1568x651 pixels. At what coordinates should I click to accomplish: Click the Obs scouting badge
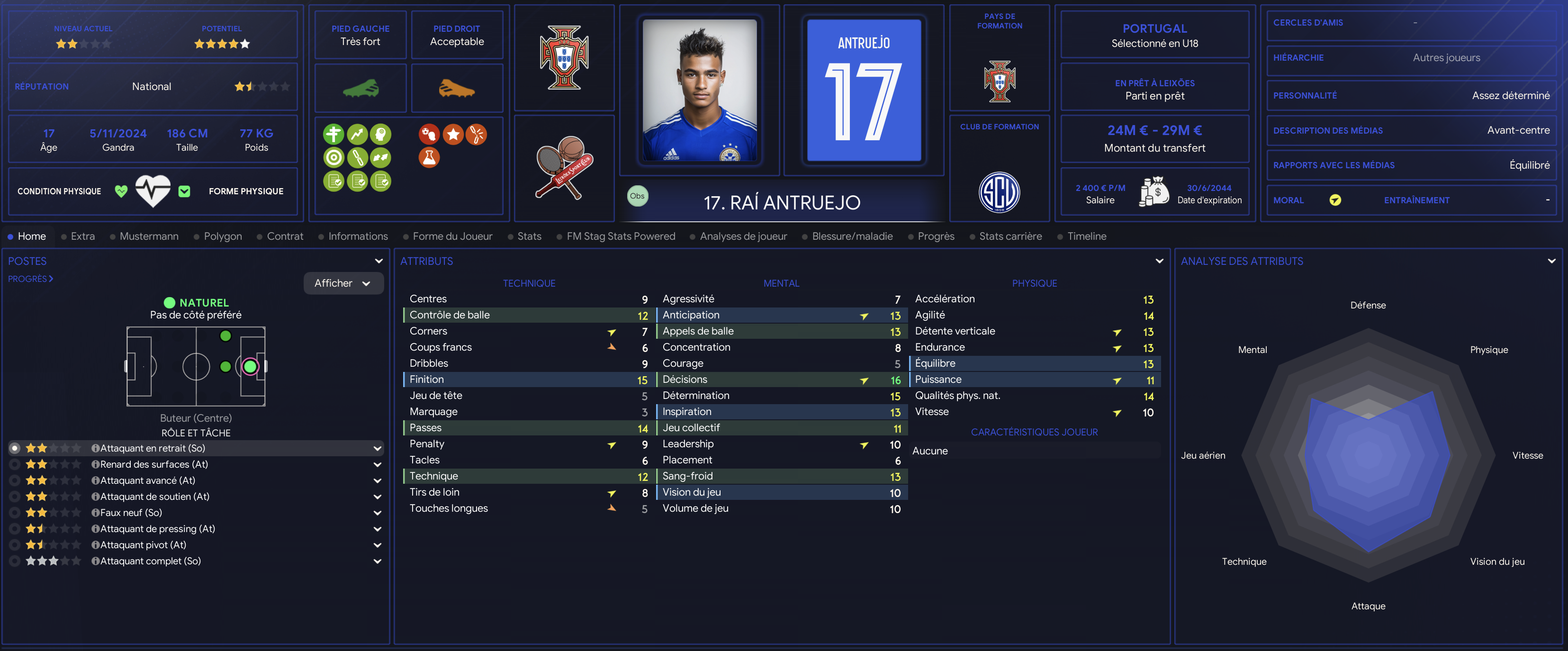[x=637, y=196]
